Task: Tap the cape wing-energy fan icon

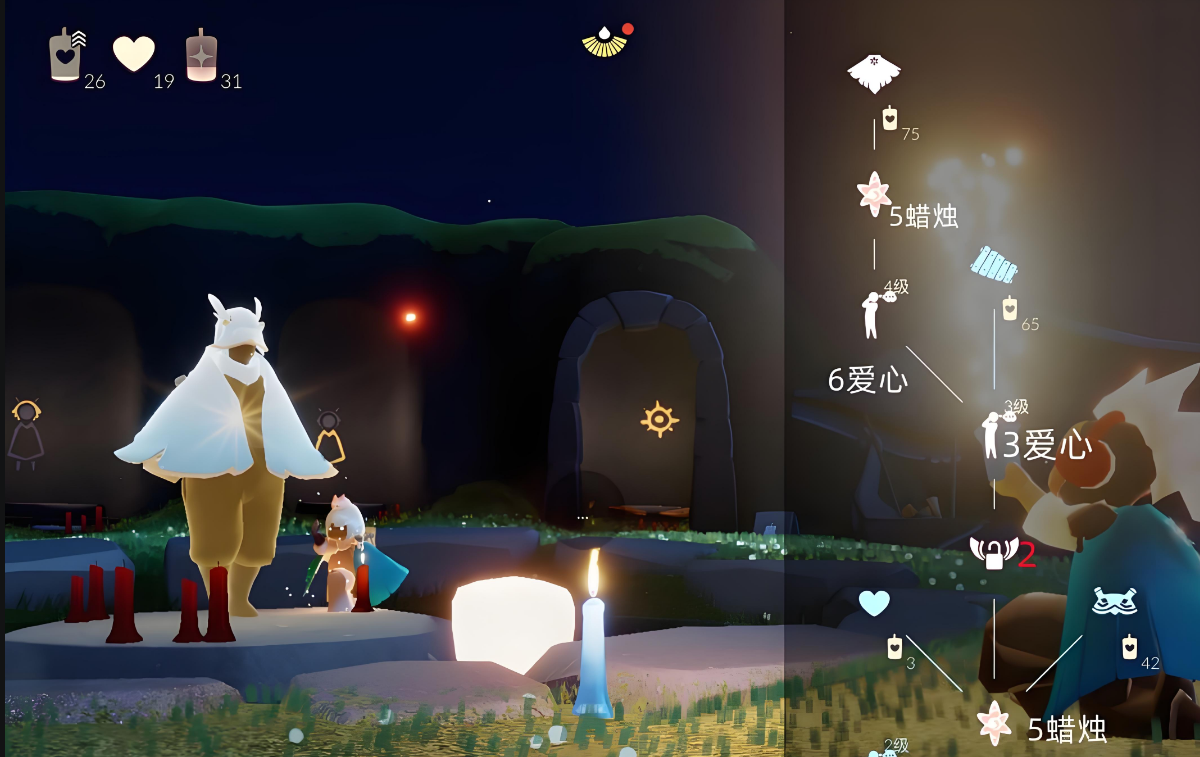Action: 603,42
